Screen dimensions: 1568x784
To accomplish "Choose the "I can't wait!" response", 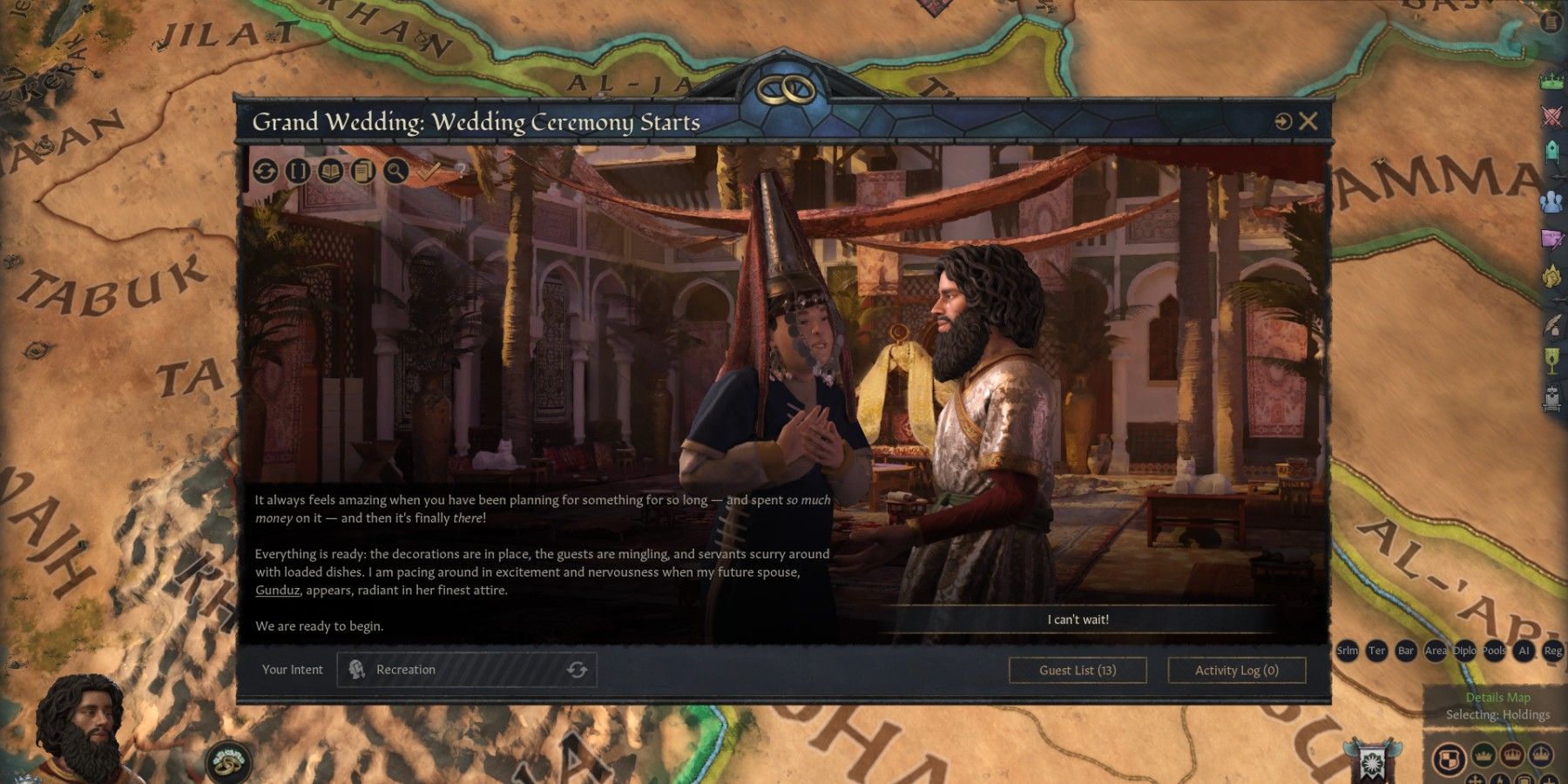I will tap(1078, 619).
